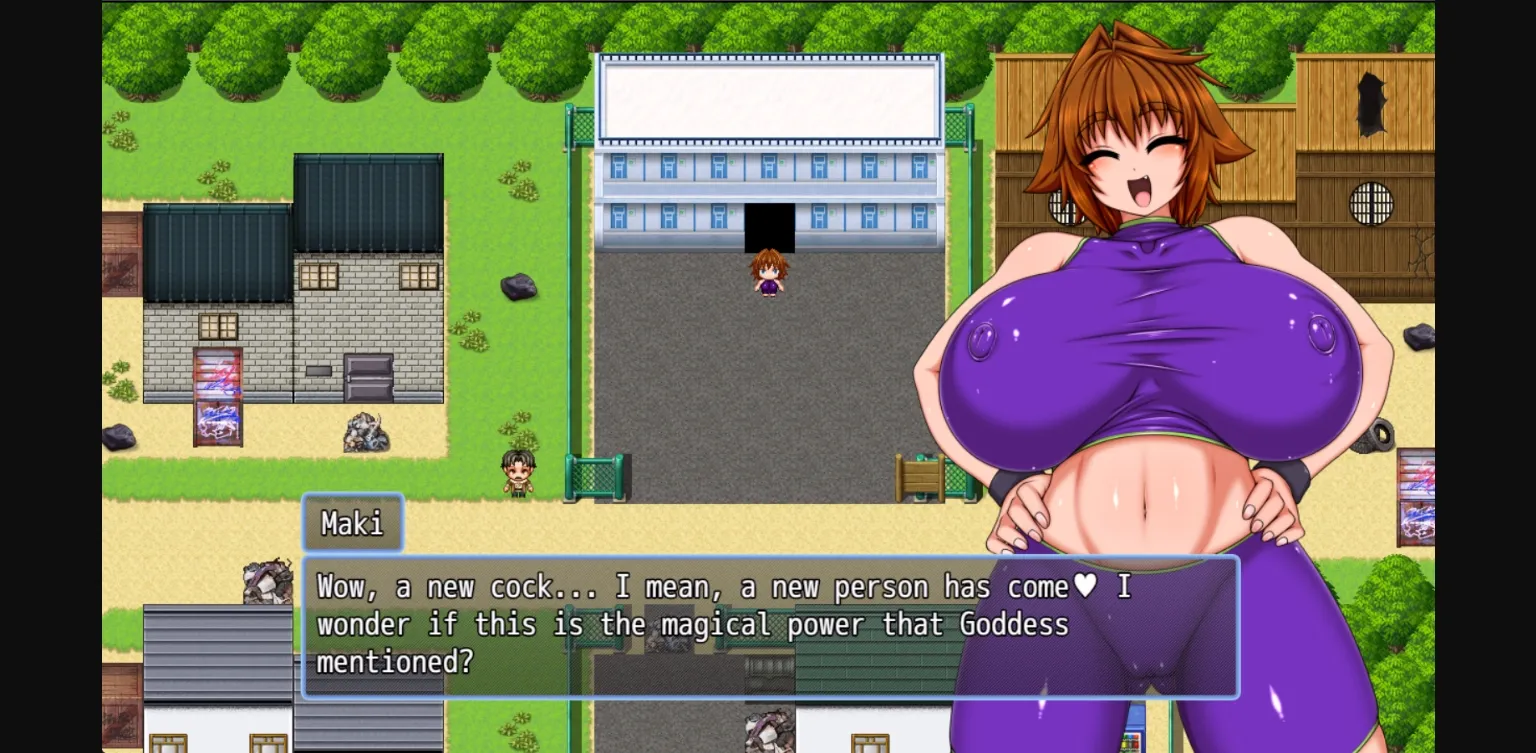Click the Maki nameplate above the dialogue
The image size is (1536, 753).
click(x=352, y=522)
